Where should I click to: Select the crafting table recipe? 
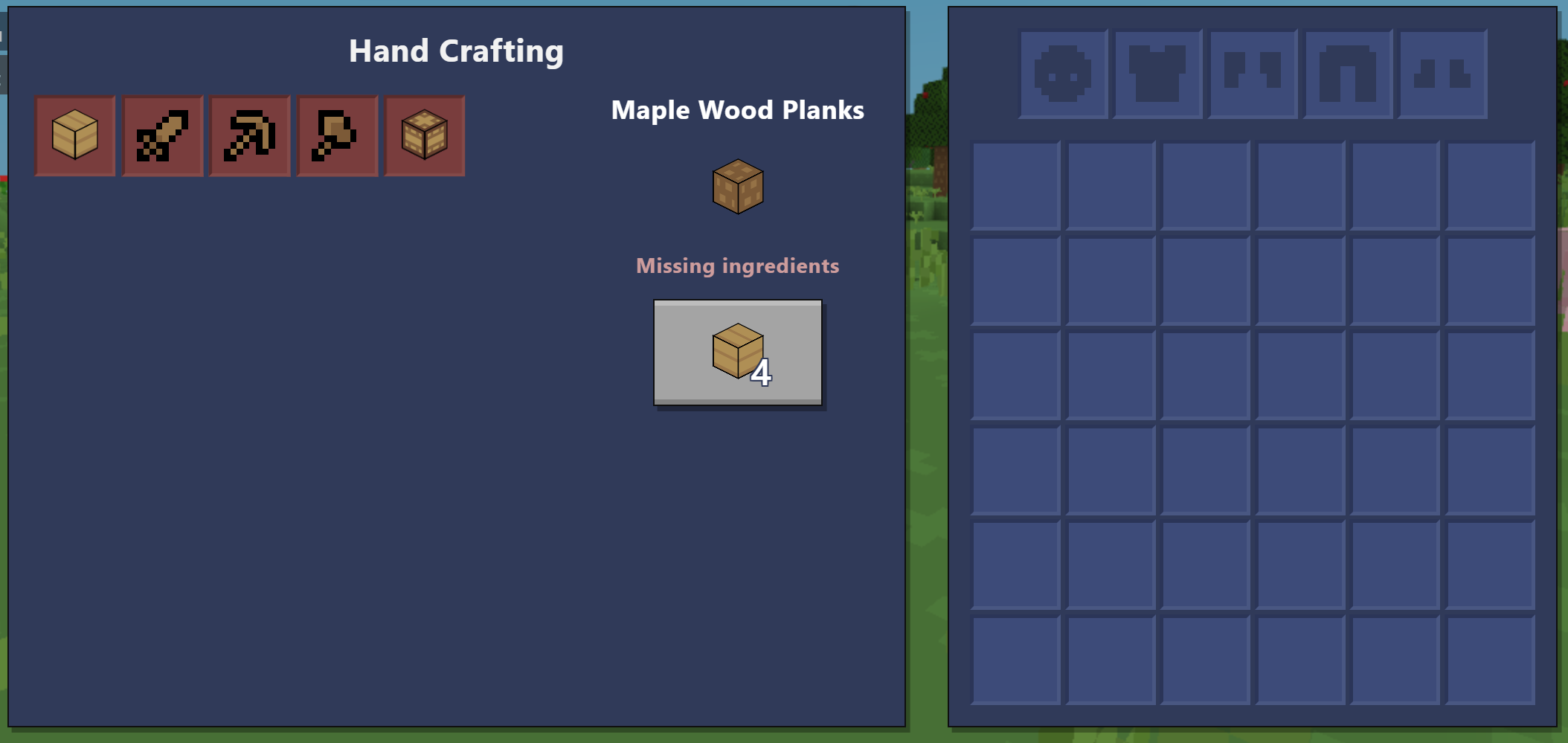425,136
